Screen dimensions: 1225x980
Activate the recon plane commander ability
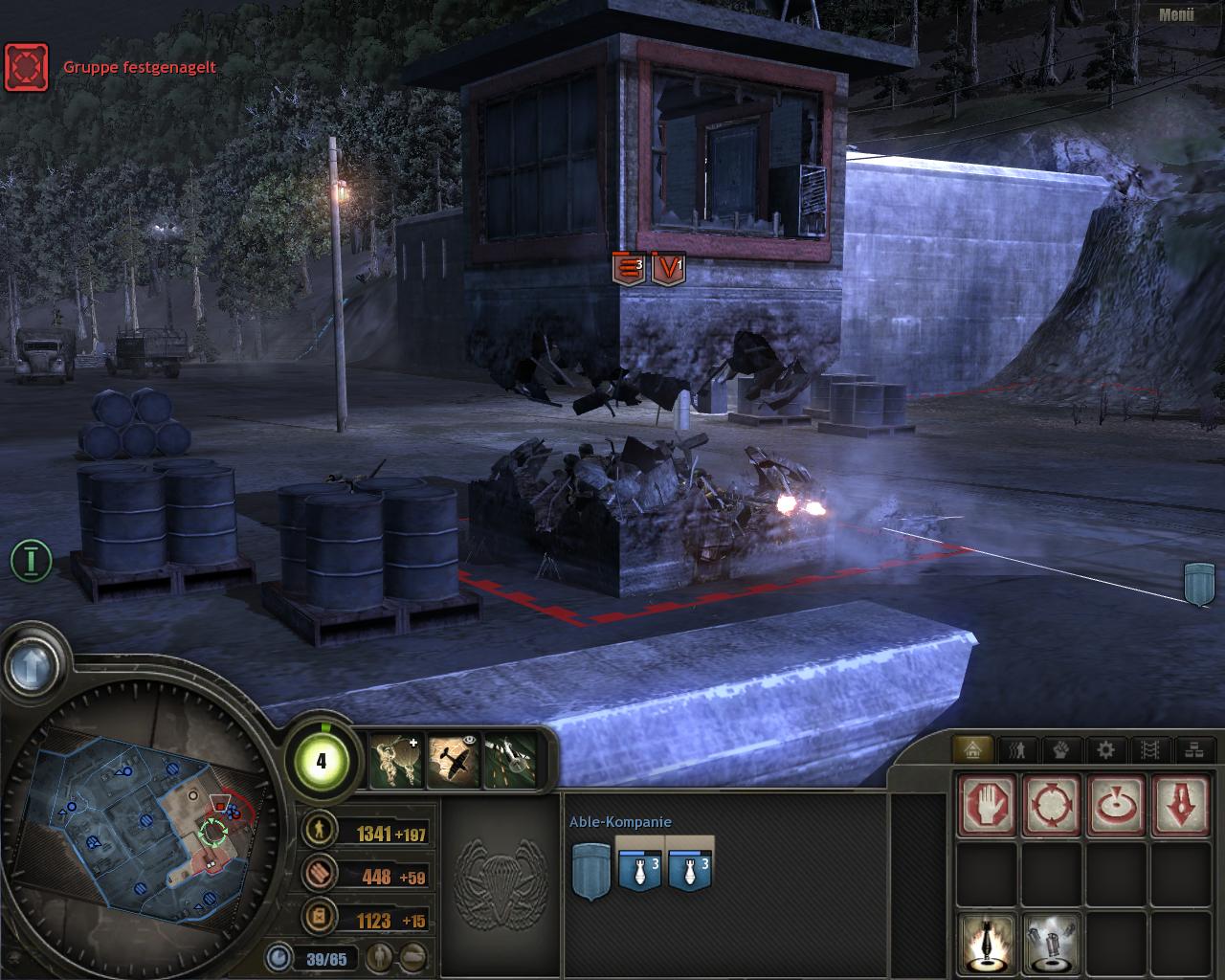coord(453,762)
